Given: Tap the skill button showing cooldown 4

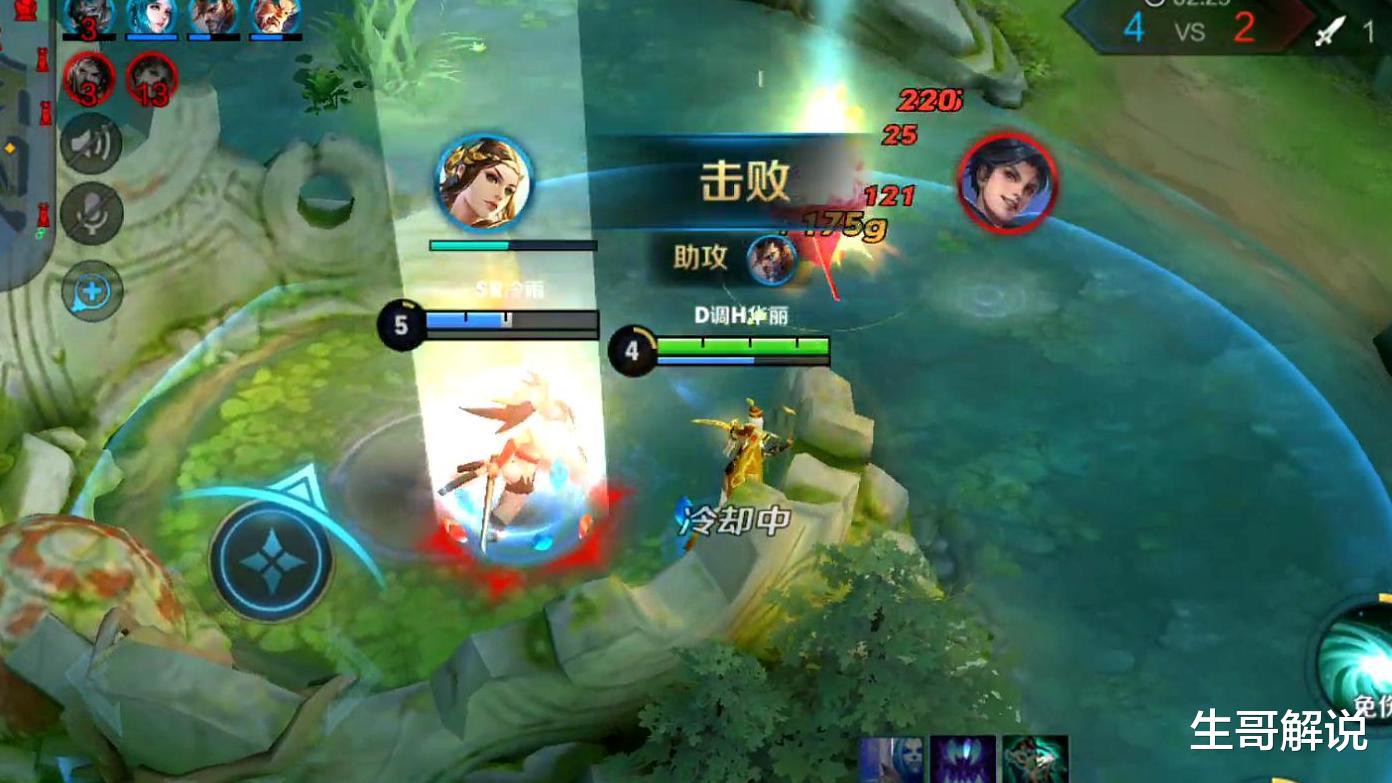Looking at the screenshot, I should [x=633, y=350].
